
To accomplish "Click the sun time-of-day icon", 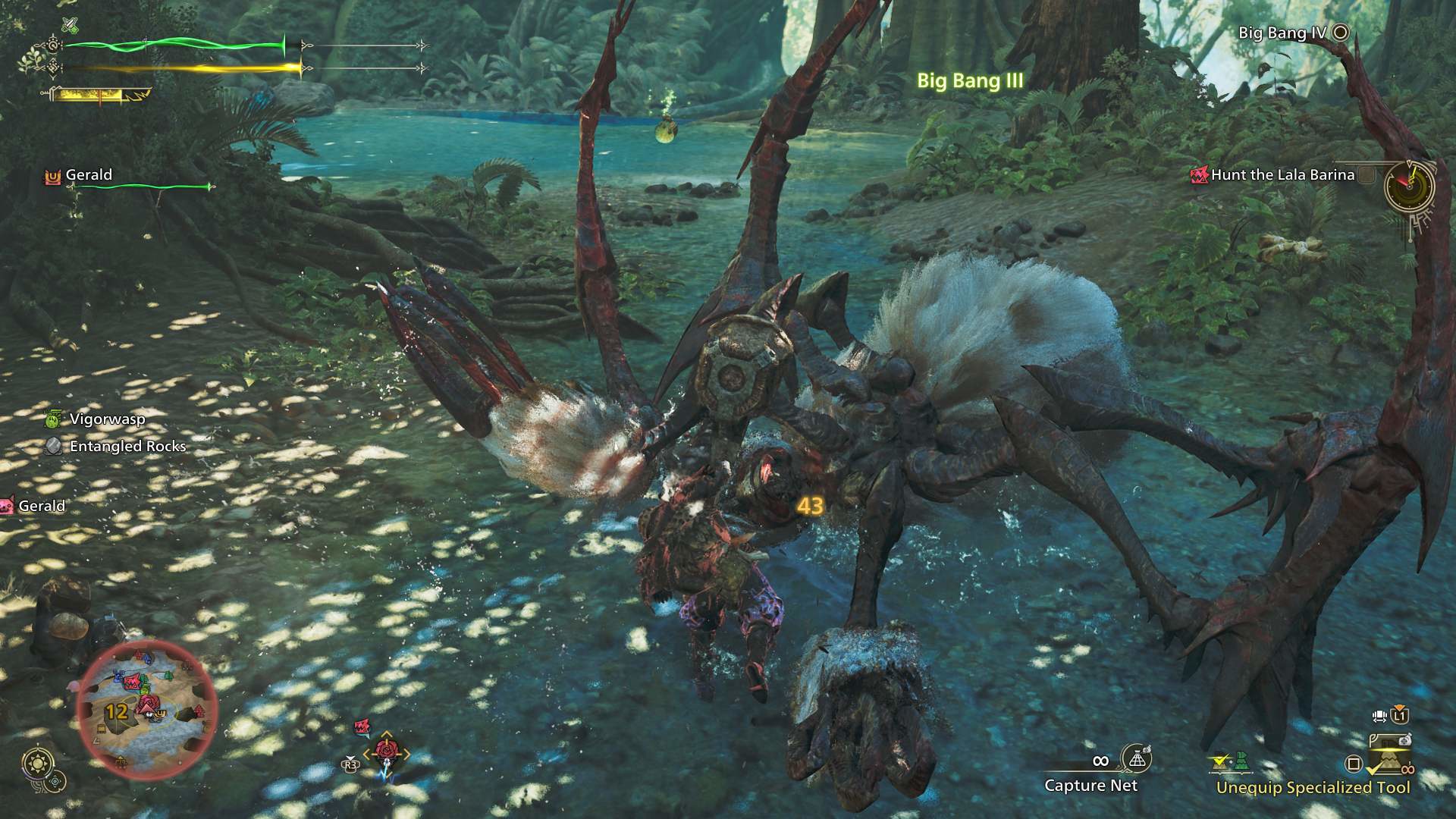I will pyautogui.click(x=36, y=763).
